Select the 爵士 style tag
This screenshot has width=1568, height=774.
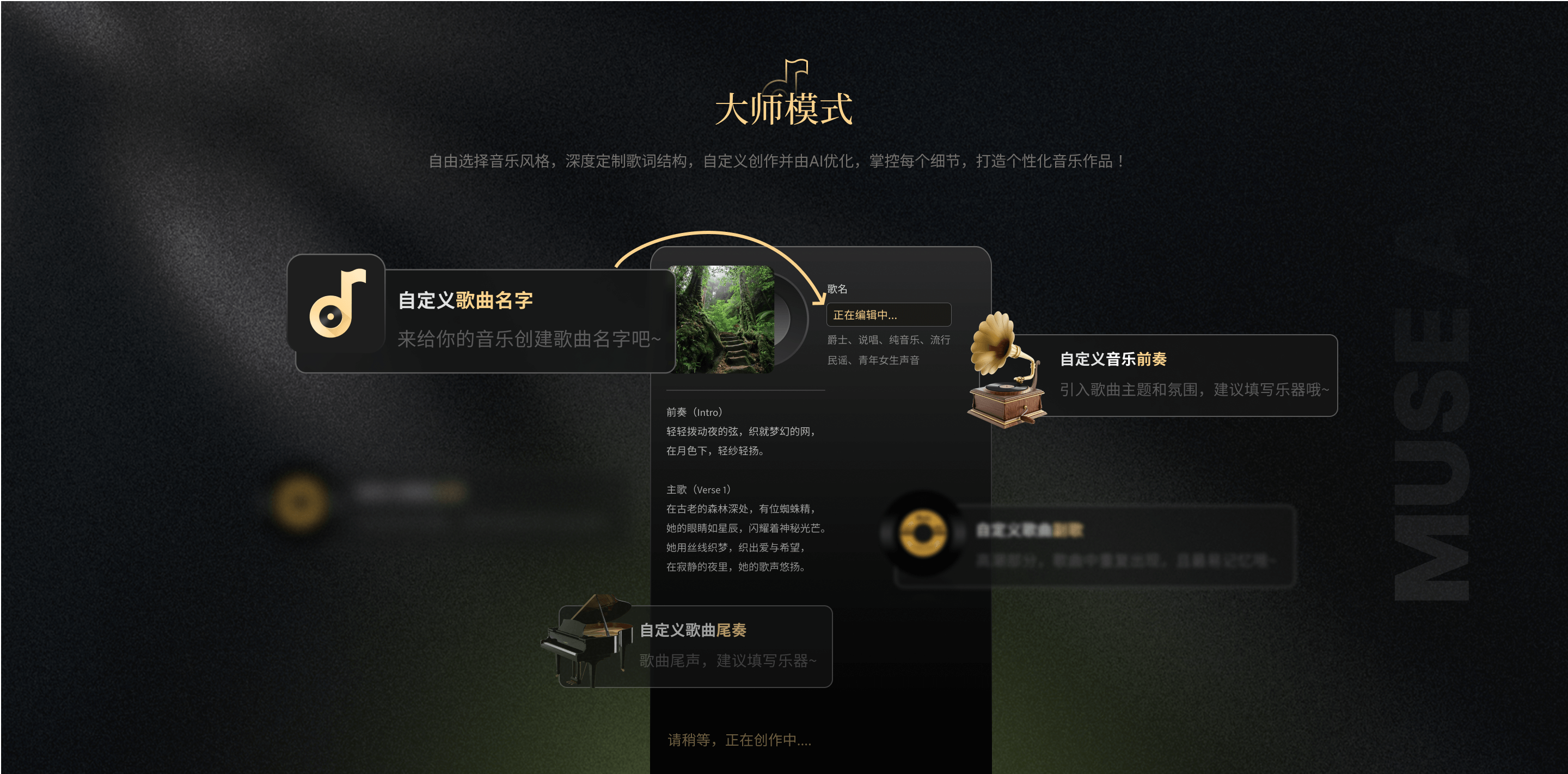point(836,340)
